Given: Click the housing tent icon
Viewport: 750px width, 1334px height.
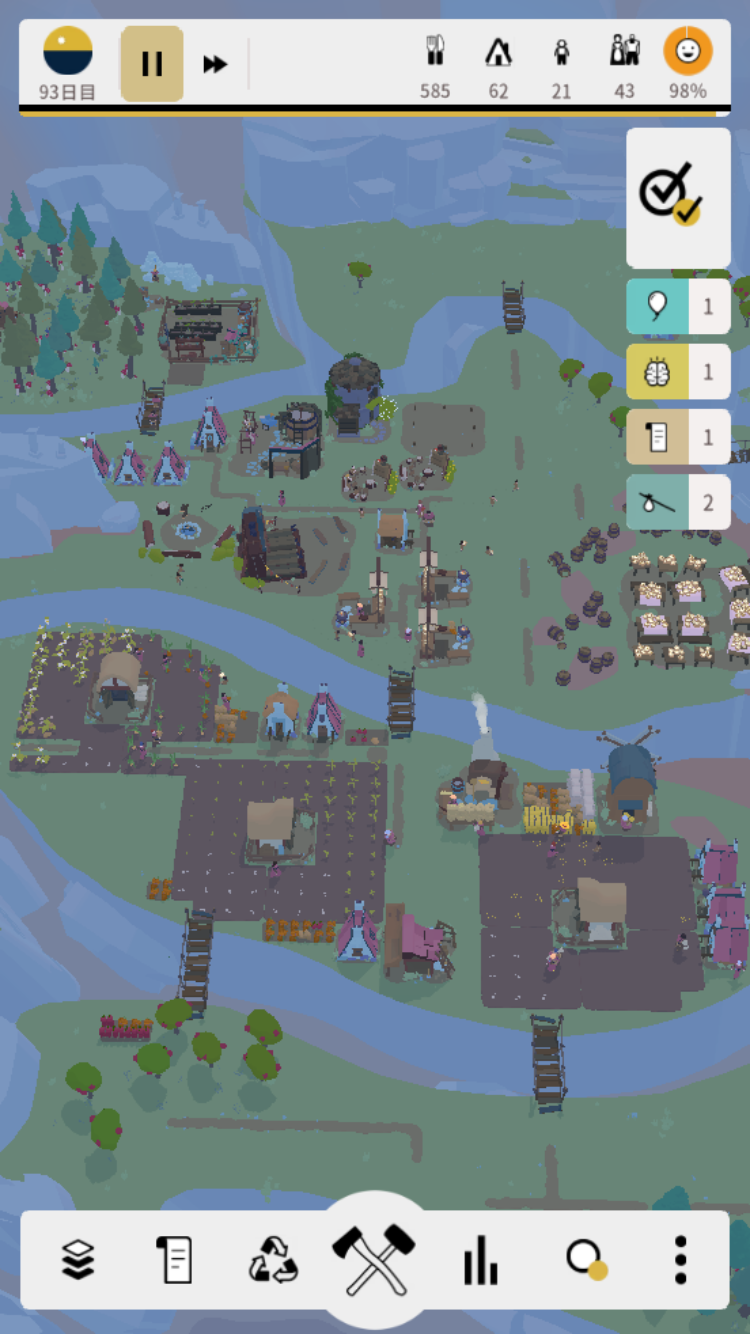Looking at the screenshot, I should click(x=498, y=52).
